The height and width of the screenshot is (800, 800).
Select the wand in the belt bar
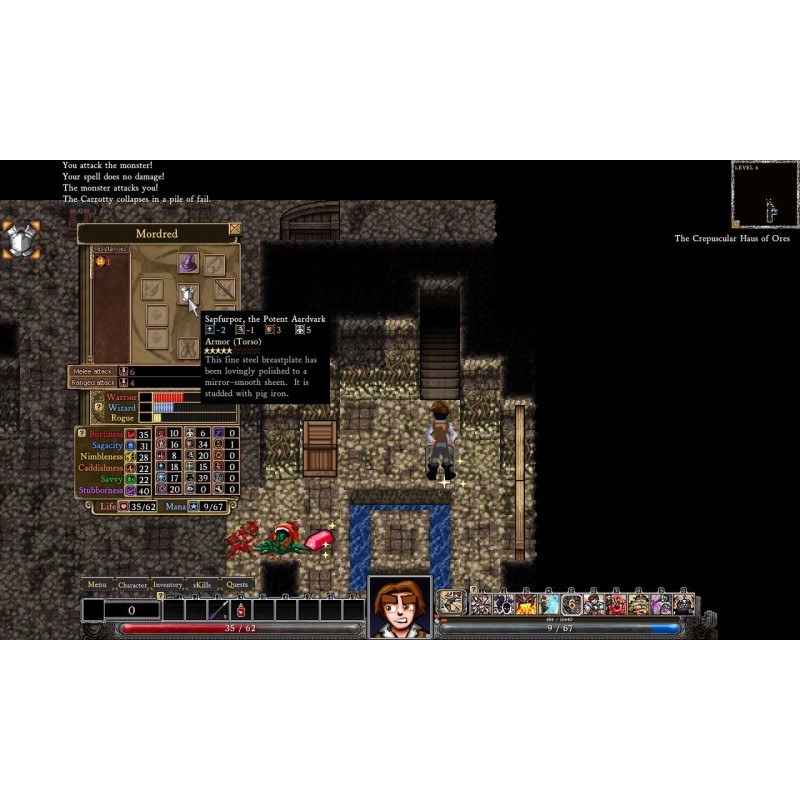coord(219,609)
